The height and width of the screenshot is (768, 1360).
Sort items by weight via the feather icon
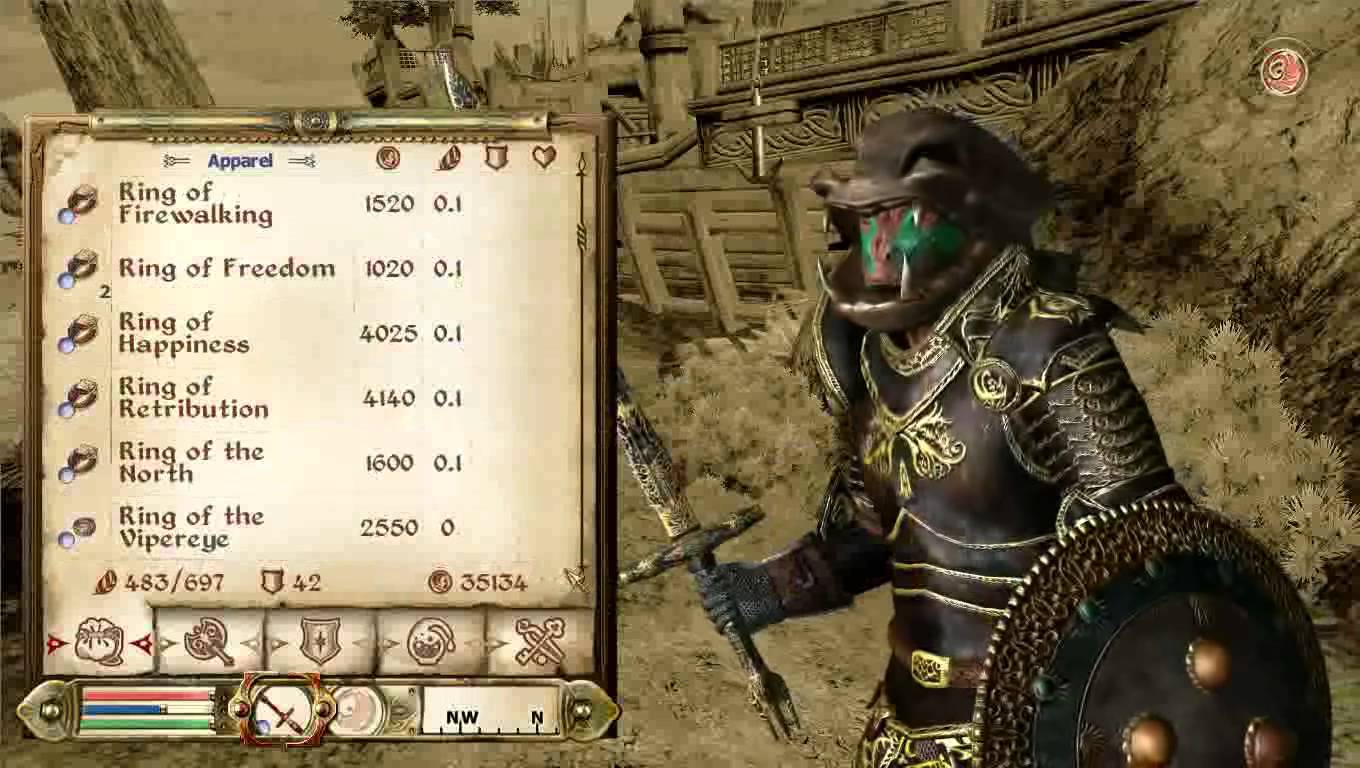coord(448,160)
